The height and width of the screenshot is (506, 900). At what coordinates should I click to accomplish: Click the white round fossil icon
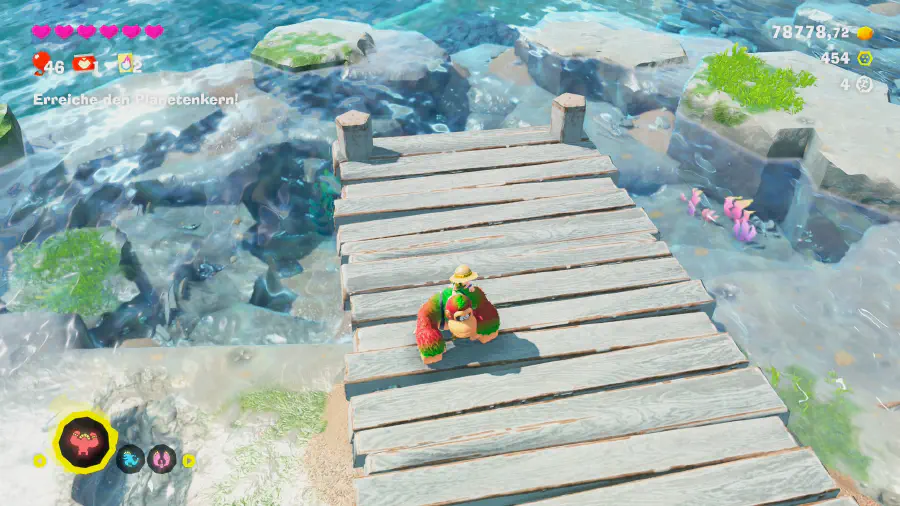click(x=865, y=85)
